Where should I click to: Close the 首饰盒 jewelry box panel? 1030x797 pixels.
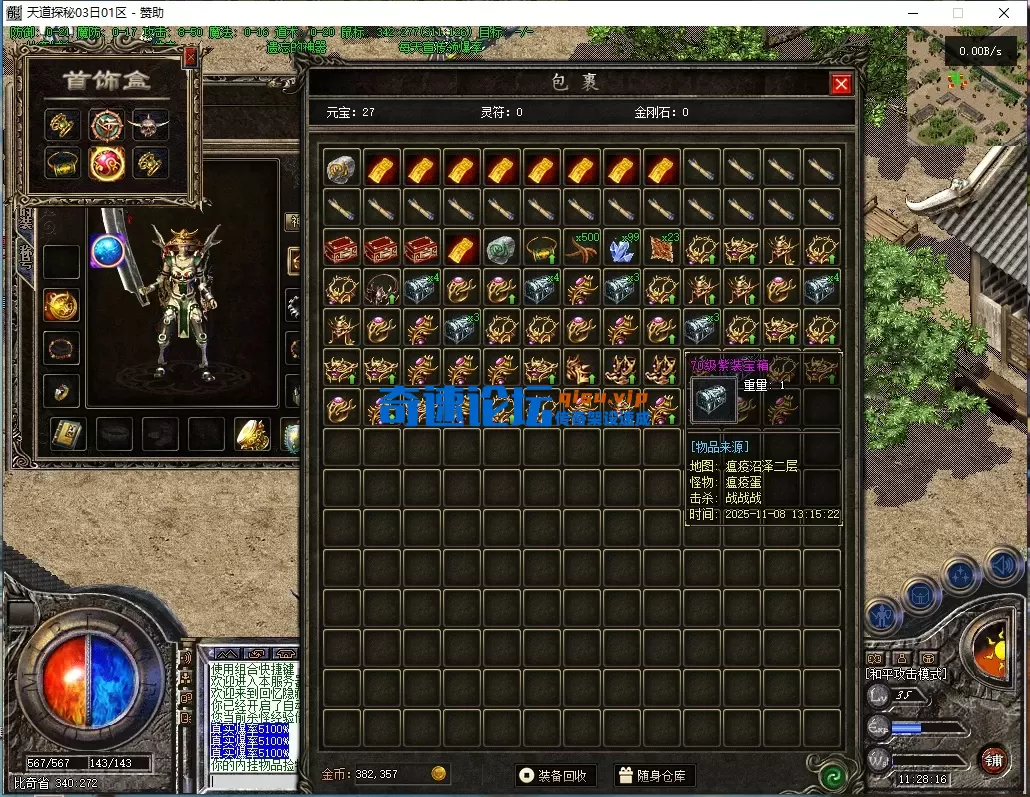click(190, 58)
